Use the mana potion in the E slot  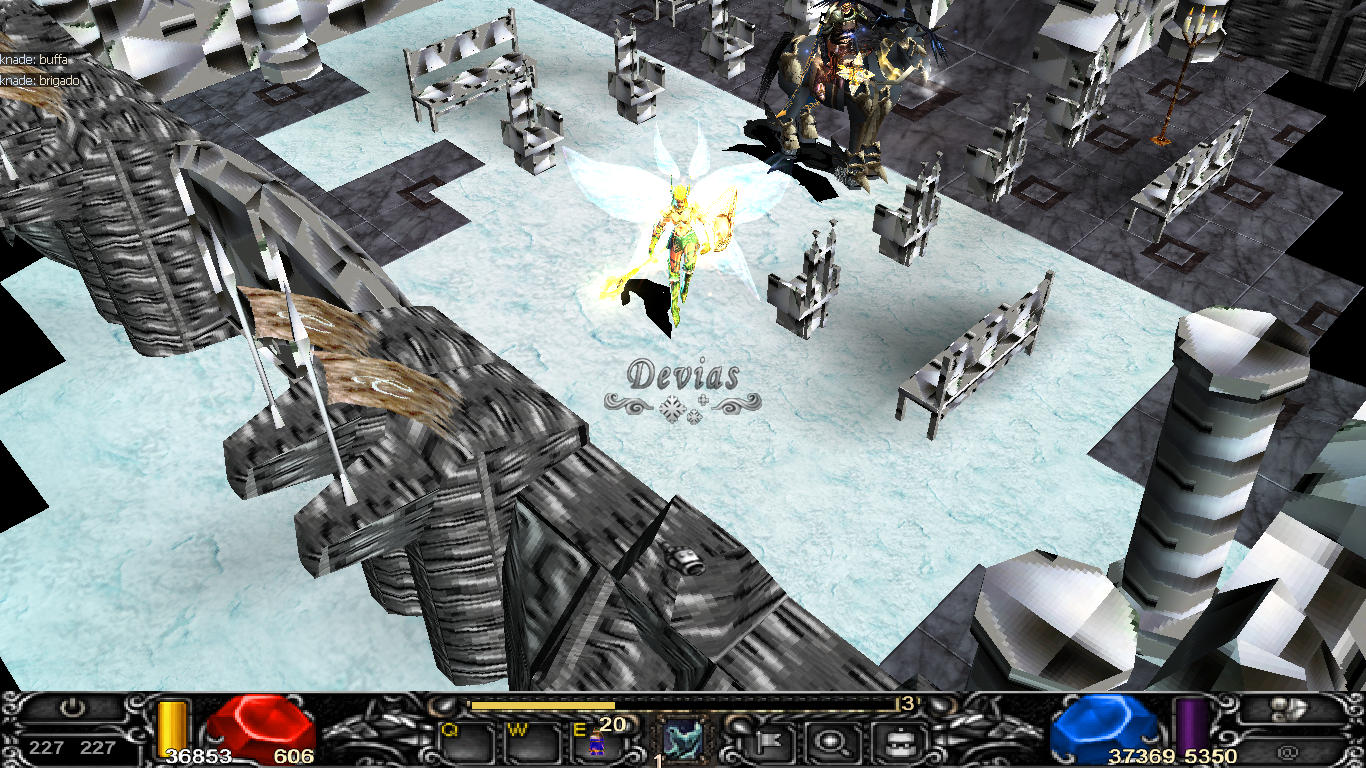(x=597, y=742)
